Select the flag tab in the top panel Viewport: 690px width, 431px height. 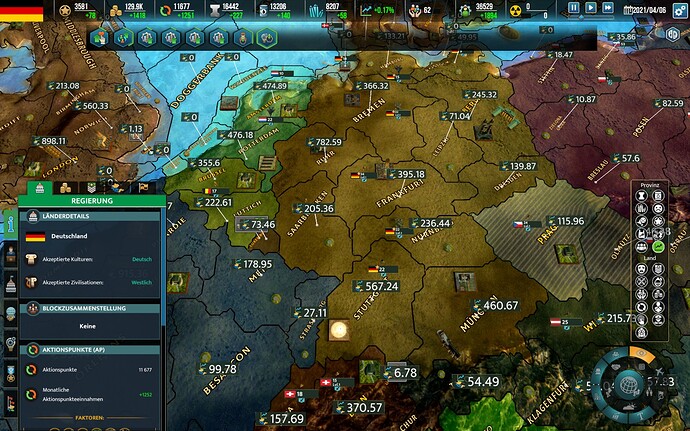tap(143, 187)
